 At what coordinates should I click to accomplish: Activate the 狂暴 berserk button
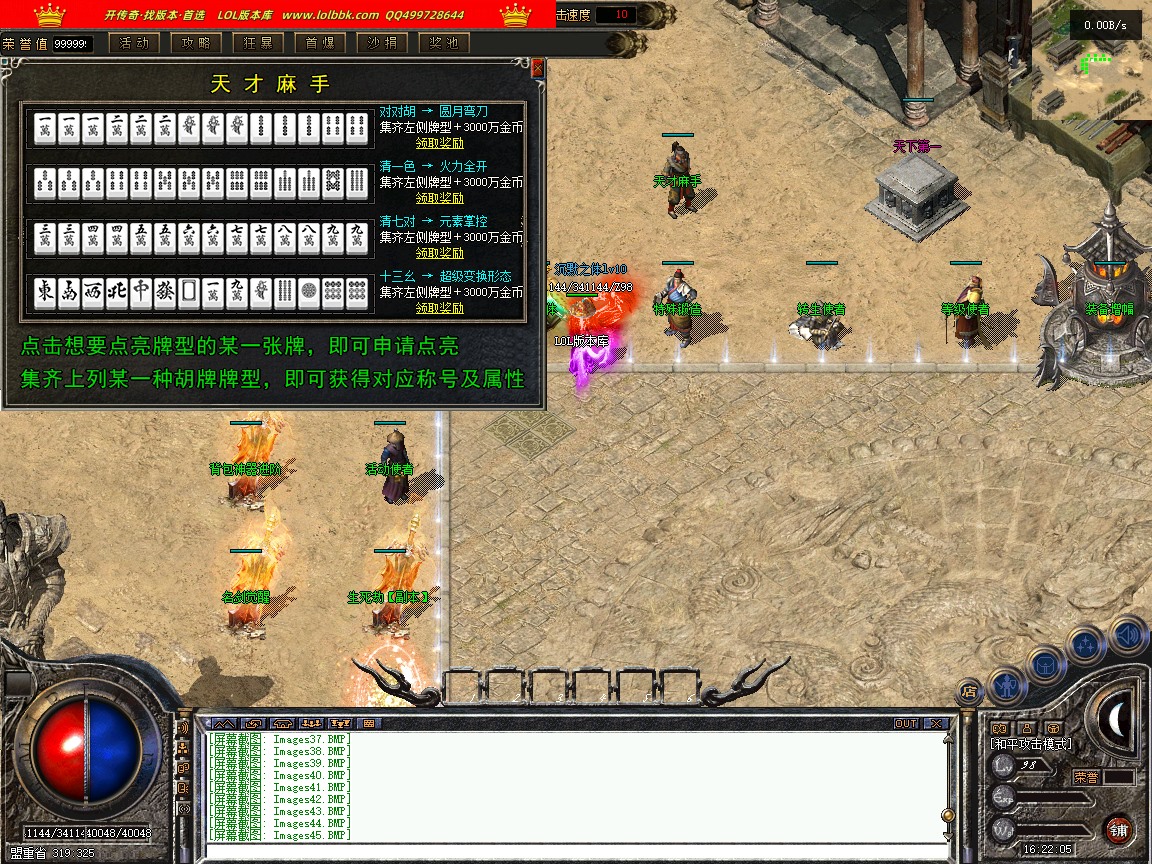257,43
